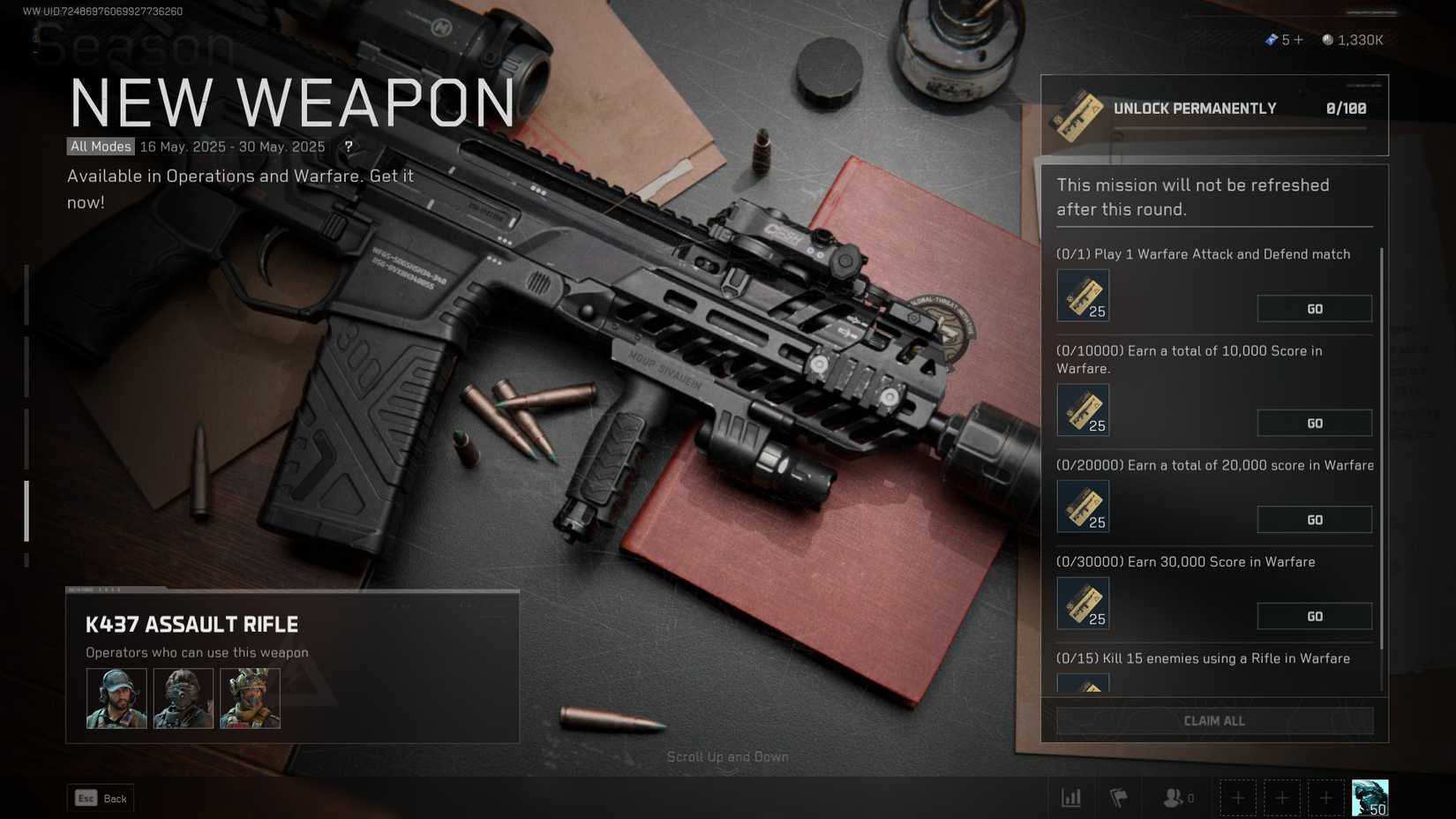Select the masked second operator portrait
Screen dimensions: 1456x819
click(x=183, y=697)
